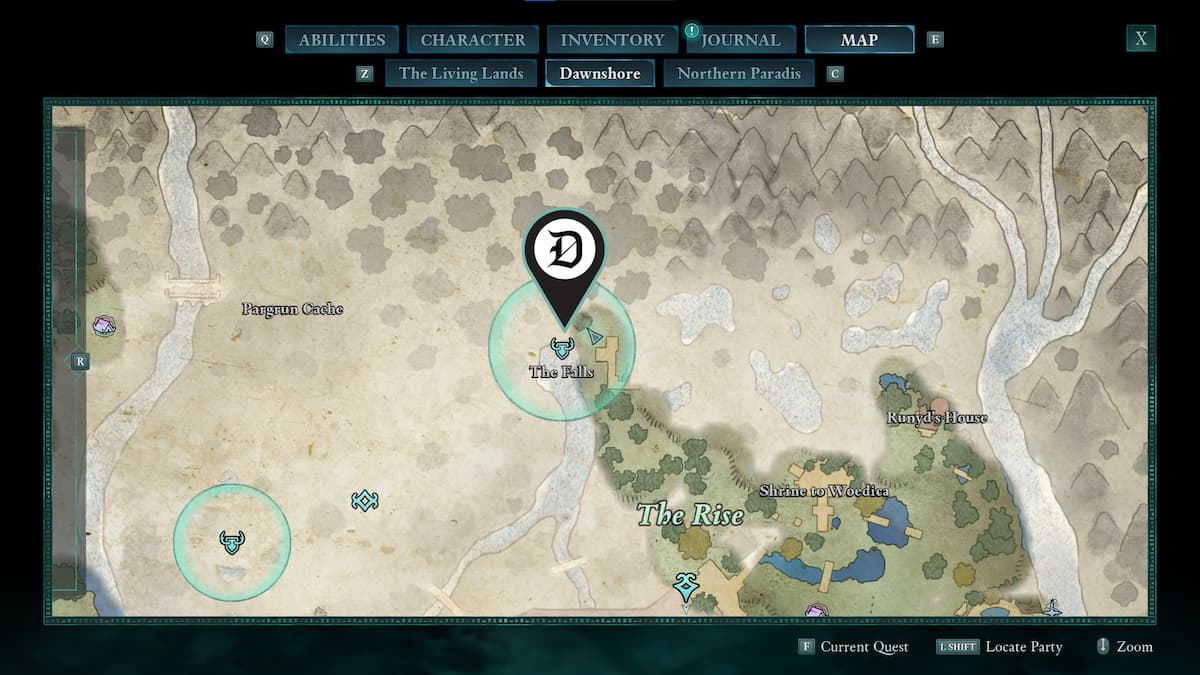The image size is (1200, 675).
Task: Select the Shrine to Woedica location
Action: (823, 491)
